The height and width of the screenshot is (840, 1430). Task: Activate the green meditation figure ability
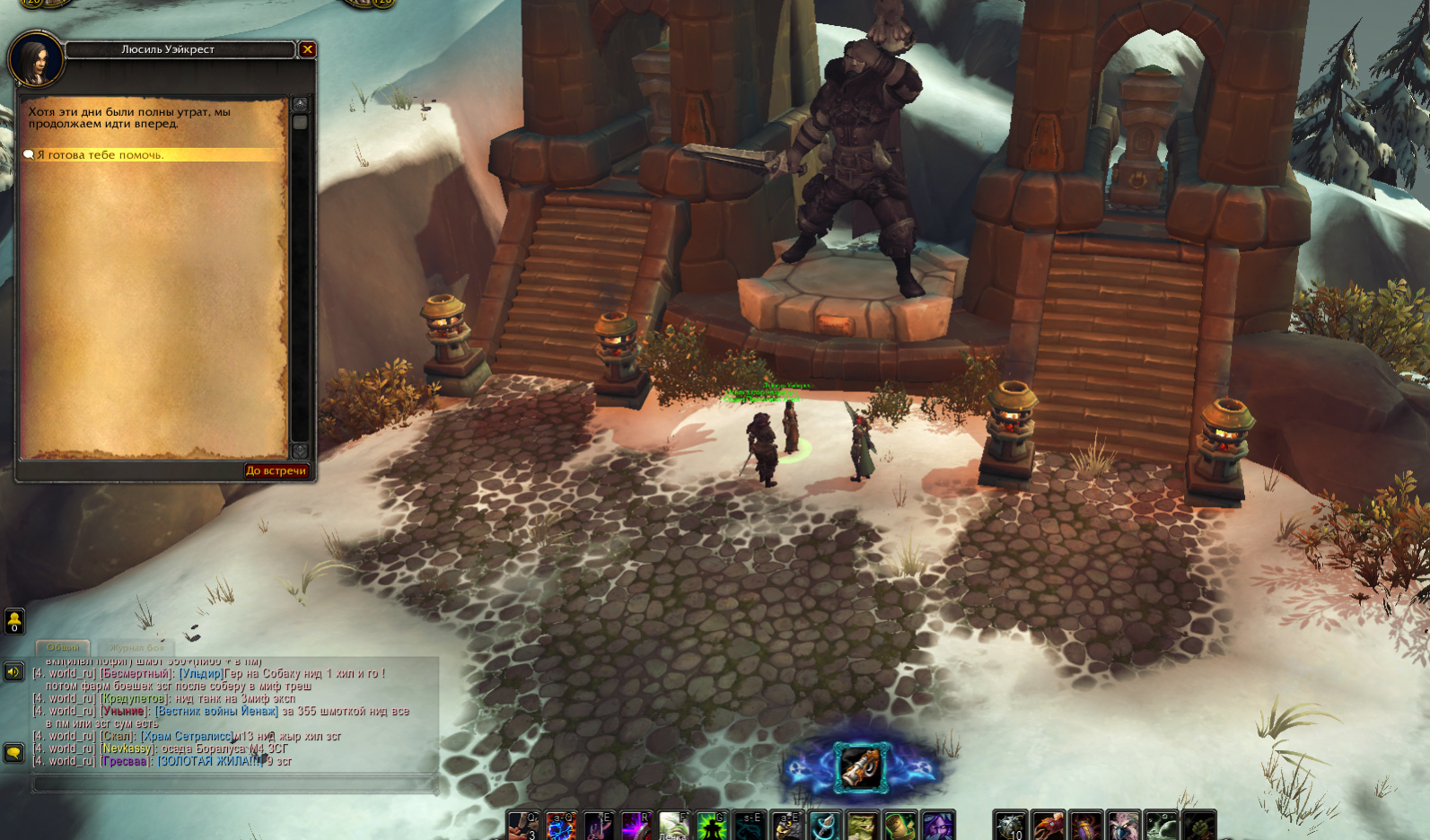pos(712,826)
